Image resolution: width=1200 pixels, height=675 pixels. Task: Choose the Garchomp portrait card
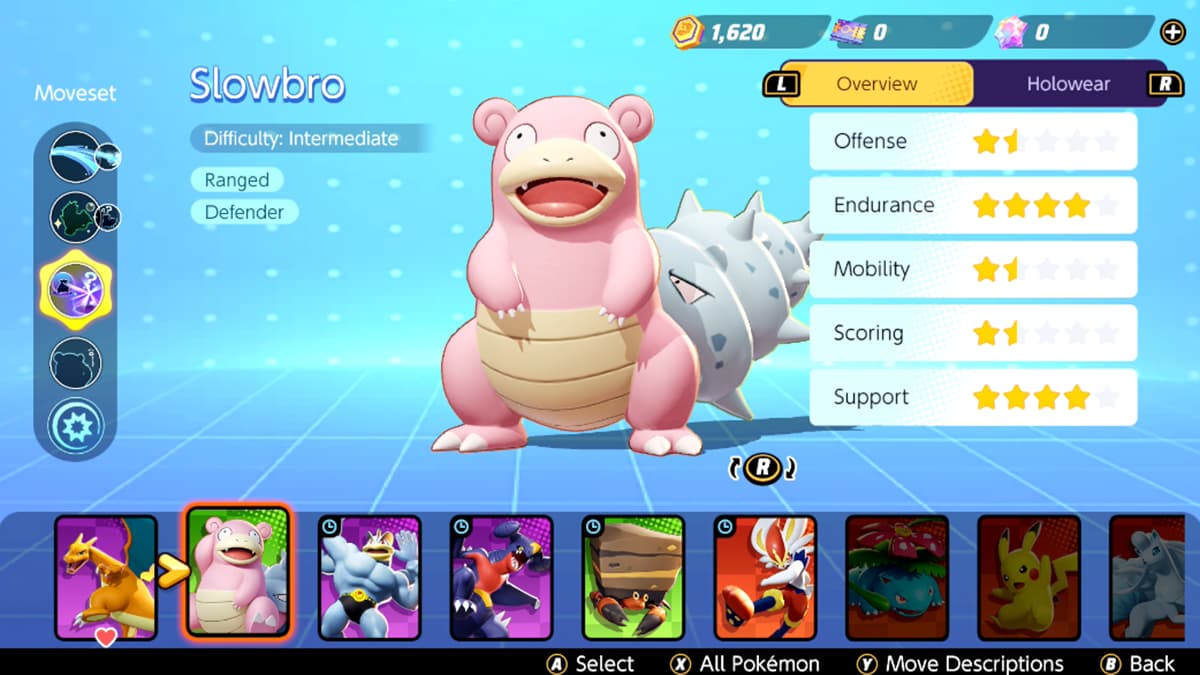501,577
